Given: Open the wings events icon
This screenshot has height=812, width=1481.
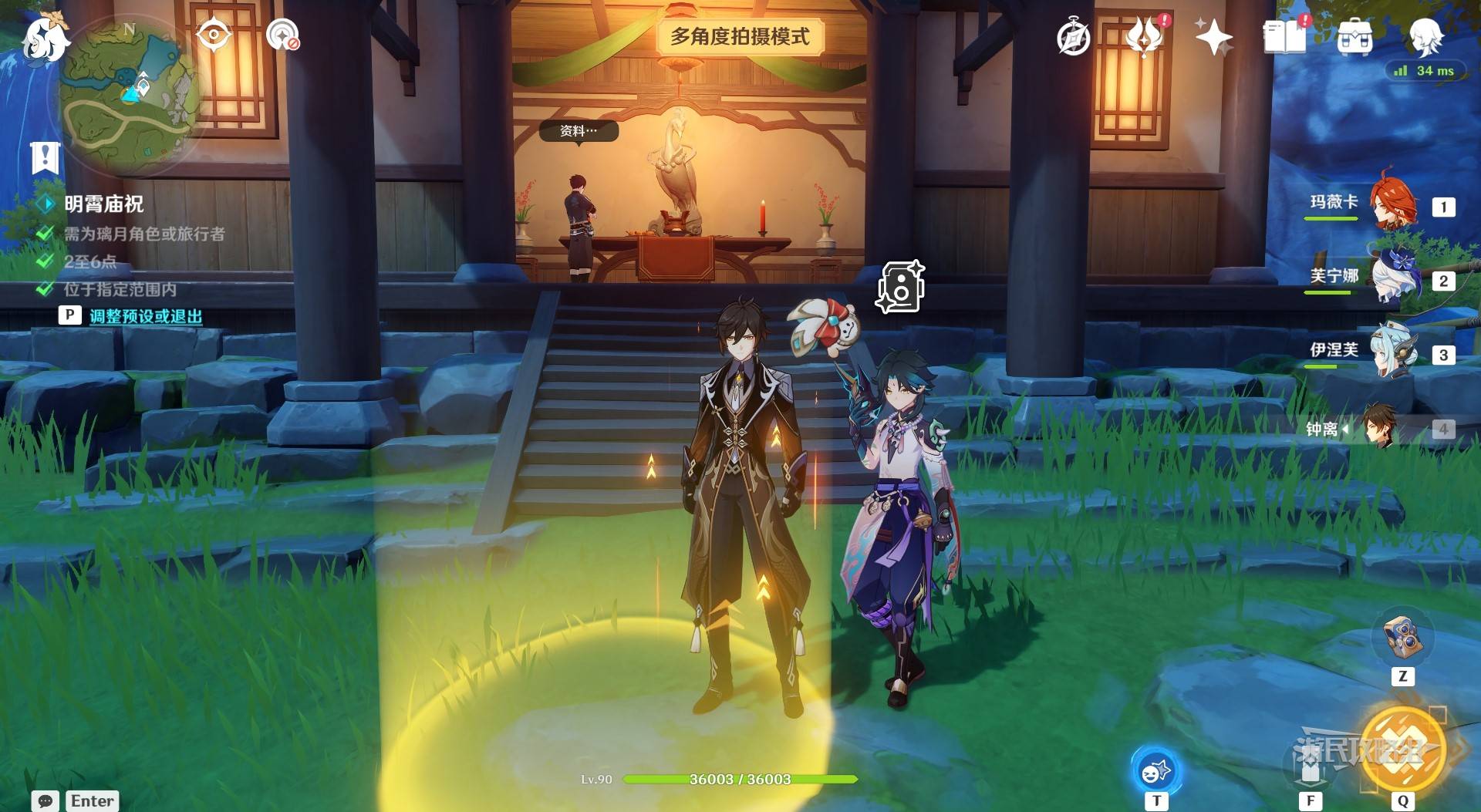Looking at the screenshot, I should 1144,36.
